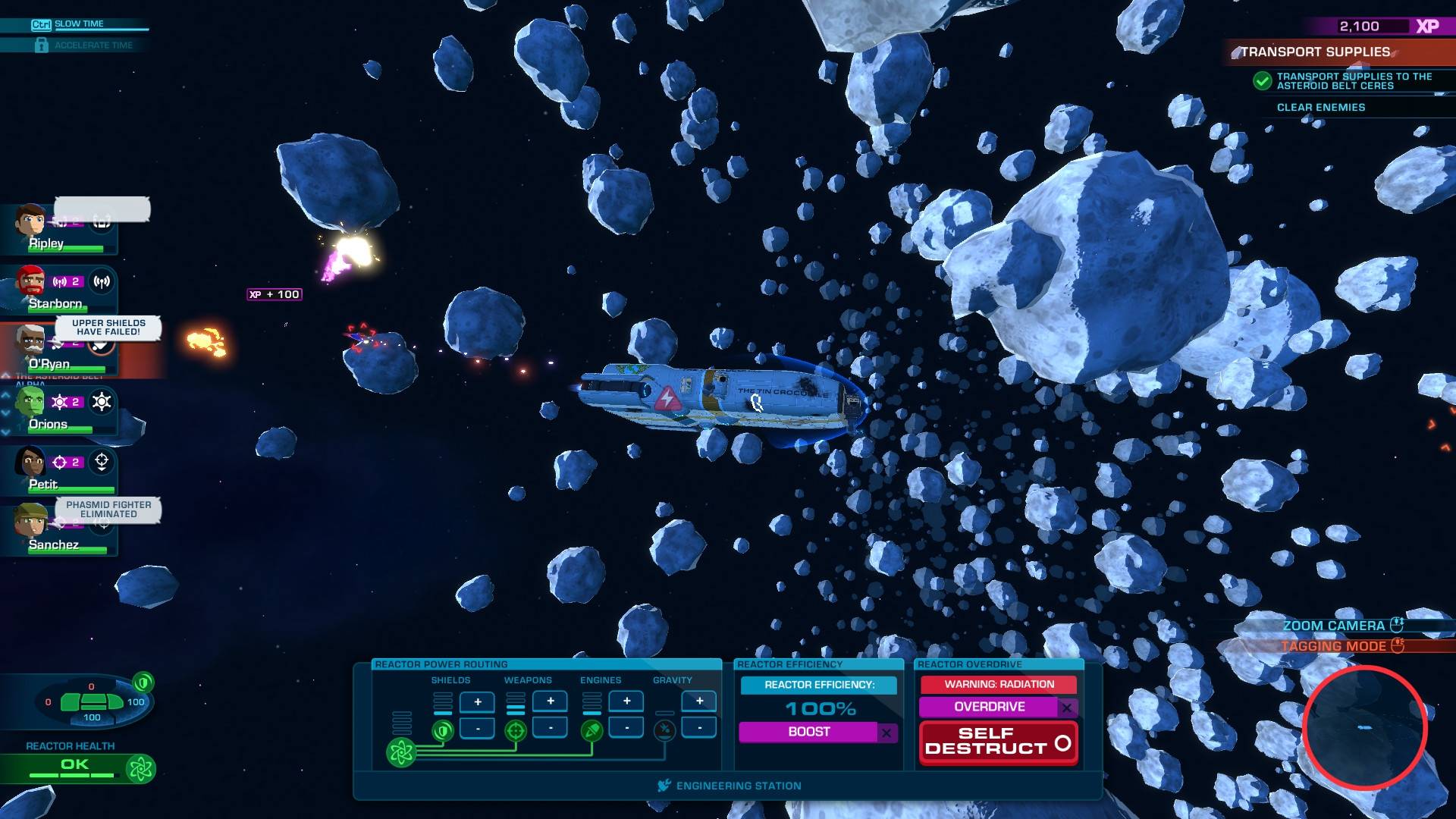The image size is (1456, 819).
Task: Open the Transport Supplies objective tracker
Action: (x=1315, y=52)
